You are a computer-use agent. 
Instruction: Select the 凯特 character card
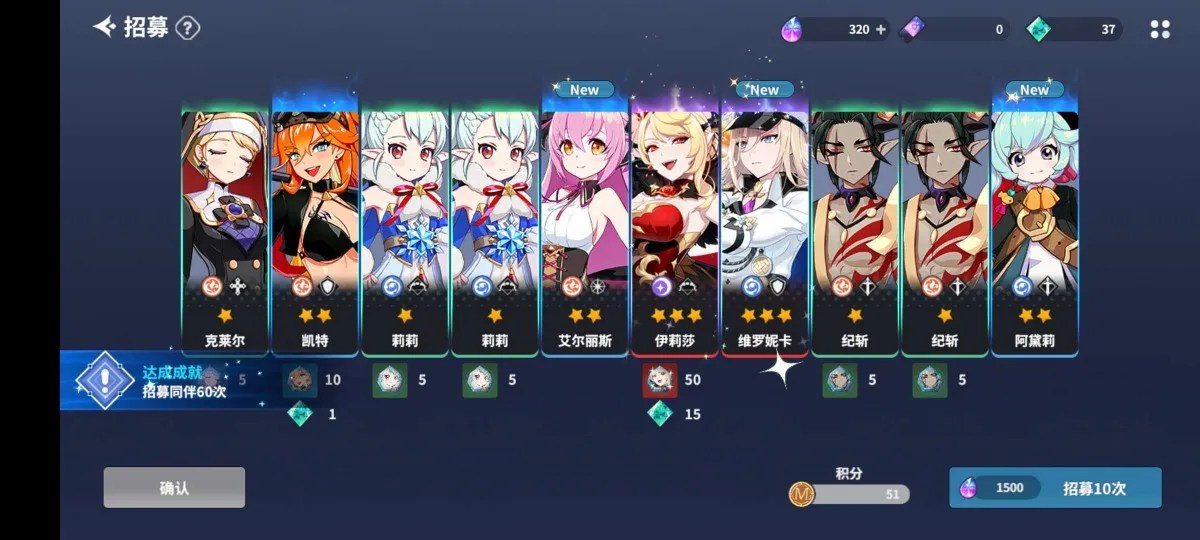315,230
